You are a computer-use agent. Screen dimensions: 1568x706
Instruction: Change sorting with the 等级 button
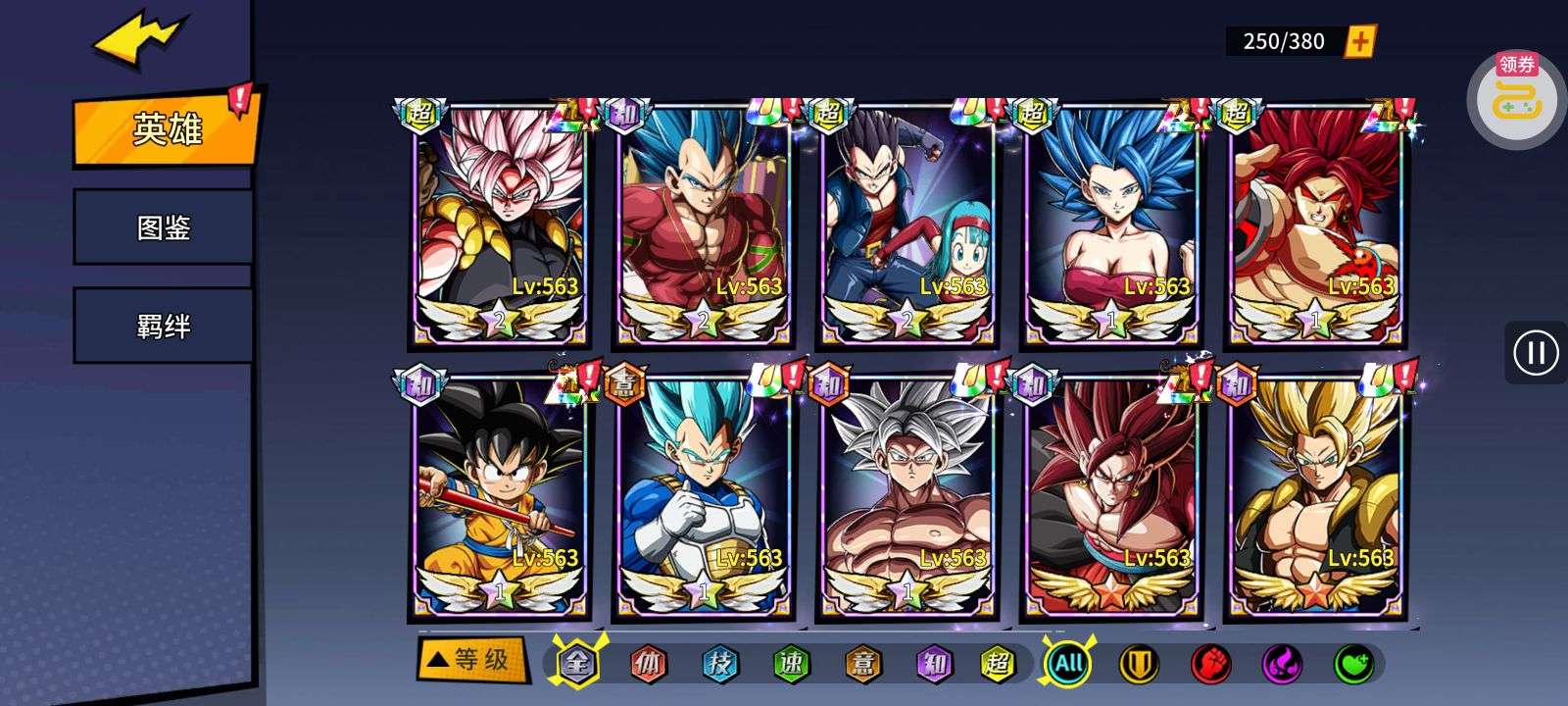(x=470, y=659)
